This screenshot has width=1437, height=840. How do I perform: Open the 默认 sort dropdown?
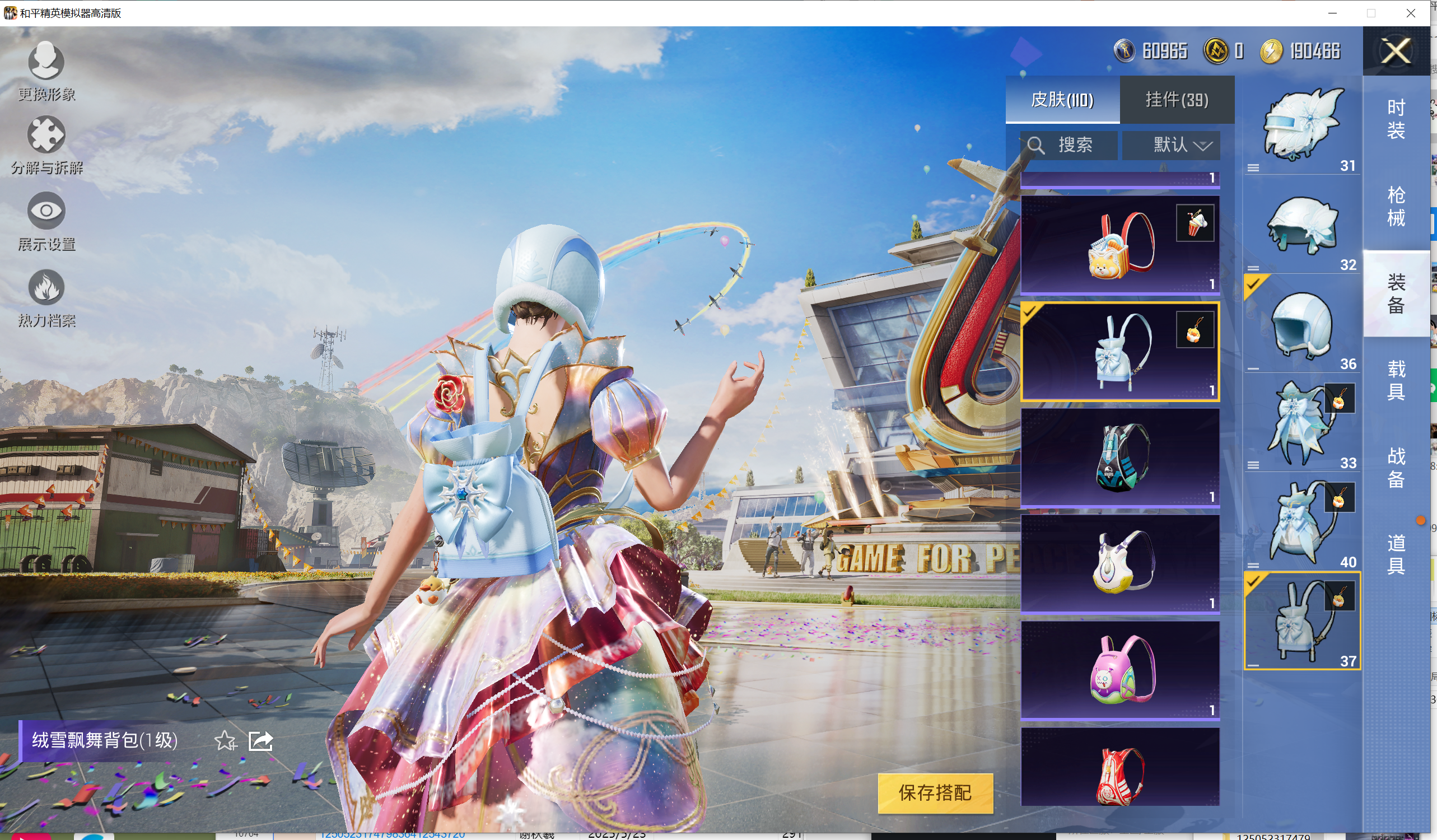coord(1170,145)
